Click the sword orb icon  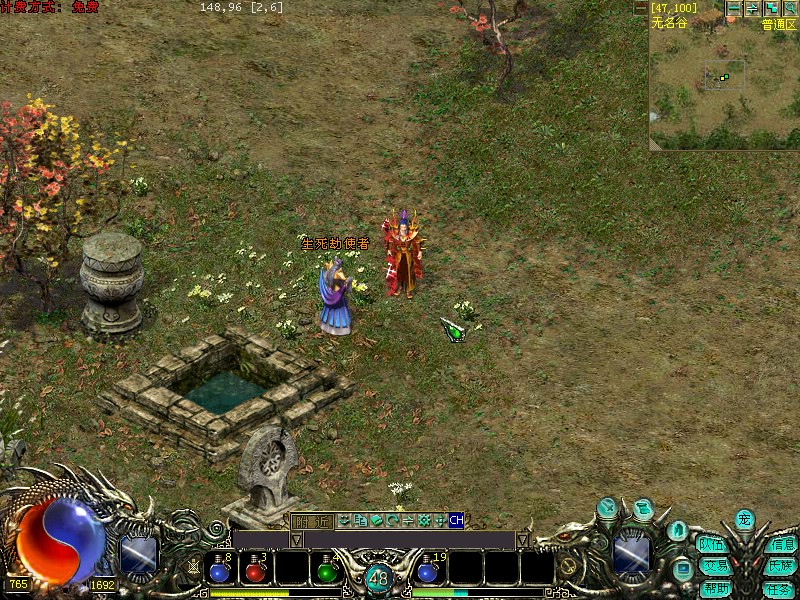point(609,508)
